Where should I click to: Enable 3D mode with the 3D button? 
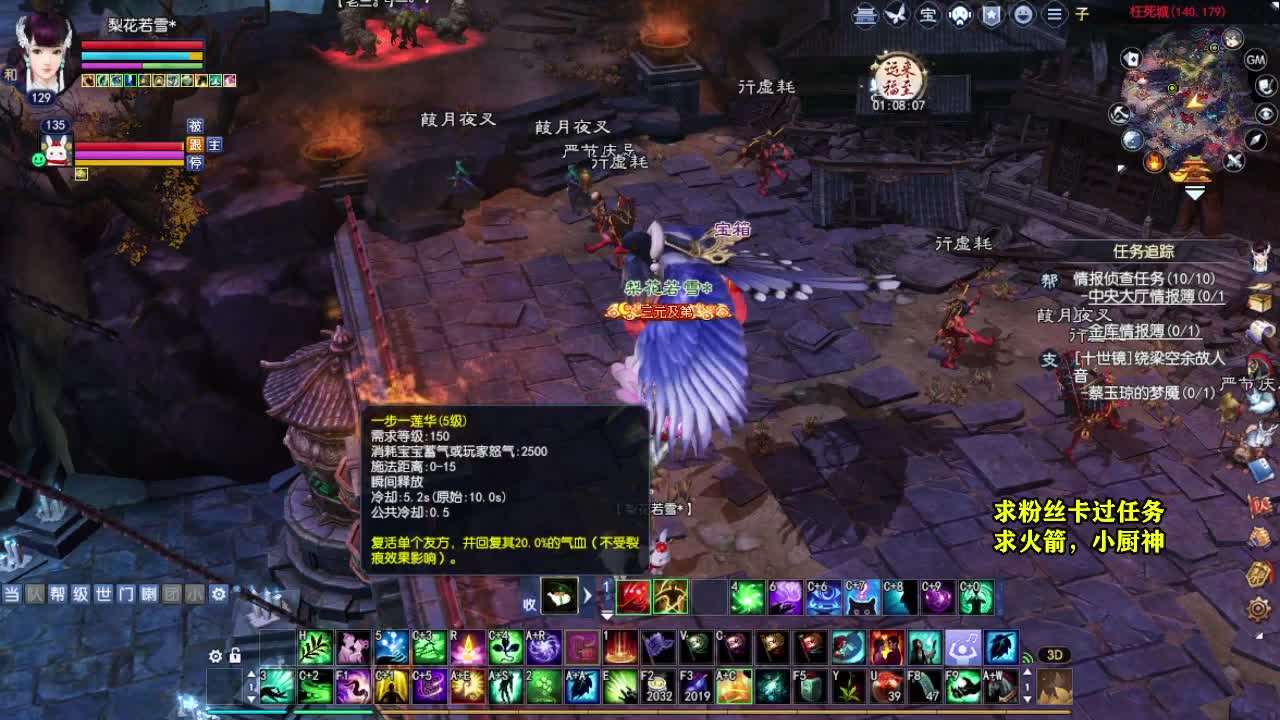[1054, 654]
